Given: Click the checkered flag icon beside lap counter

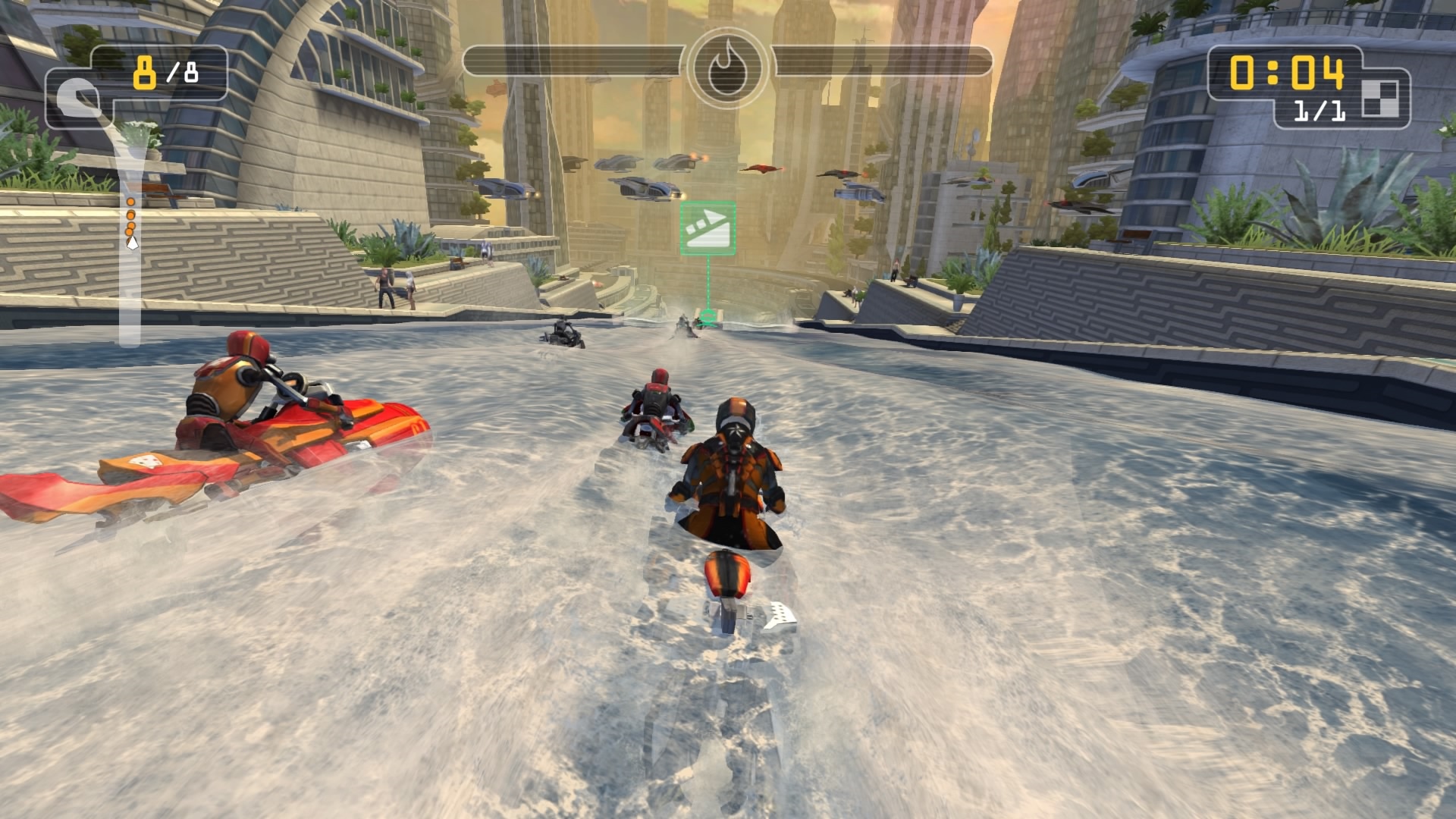Looking at the screenshot, I should pyautogui.click(x=1379, y=99).
